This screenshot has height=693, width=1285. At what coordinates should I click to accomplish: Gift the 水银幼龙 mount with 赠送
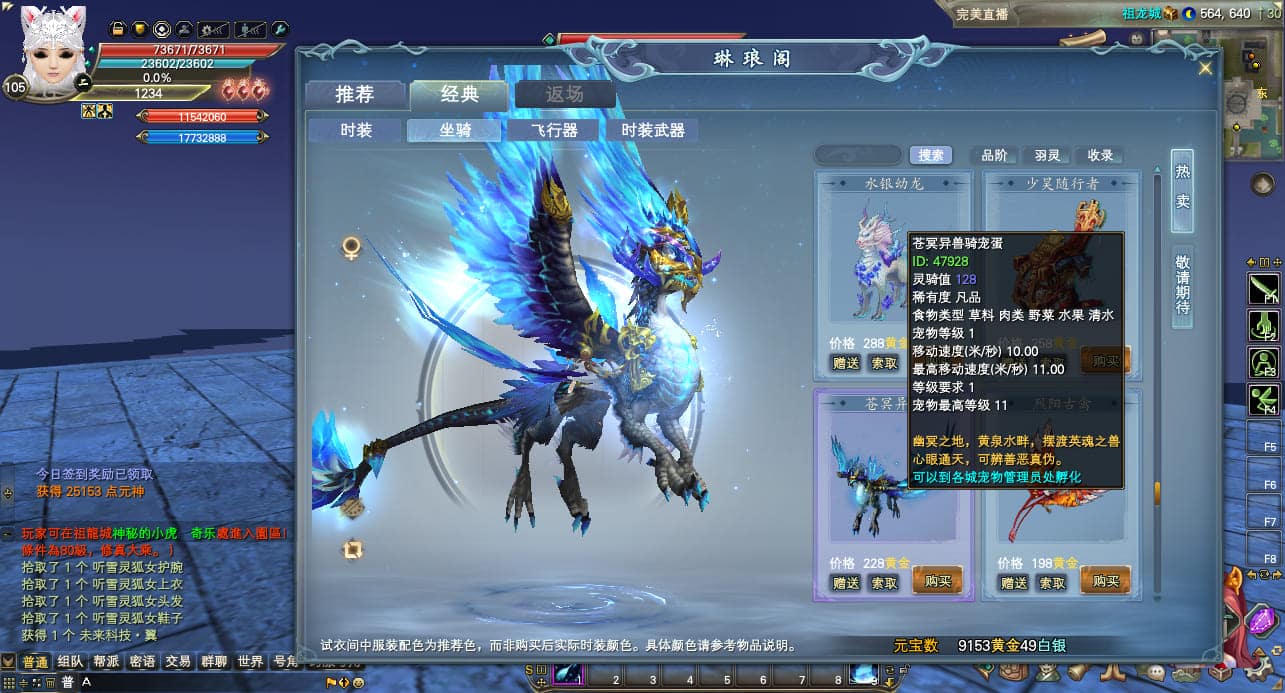pyautogui.click(x=846, y=362)
